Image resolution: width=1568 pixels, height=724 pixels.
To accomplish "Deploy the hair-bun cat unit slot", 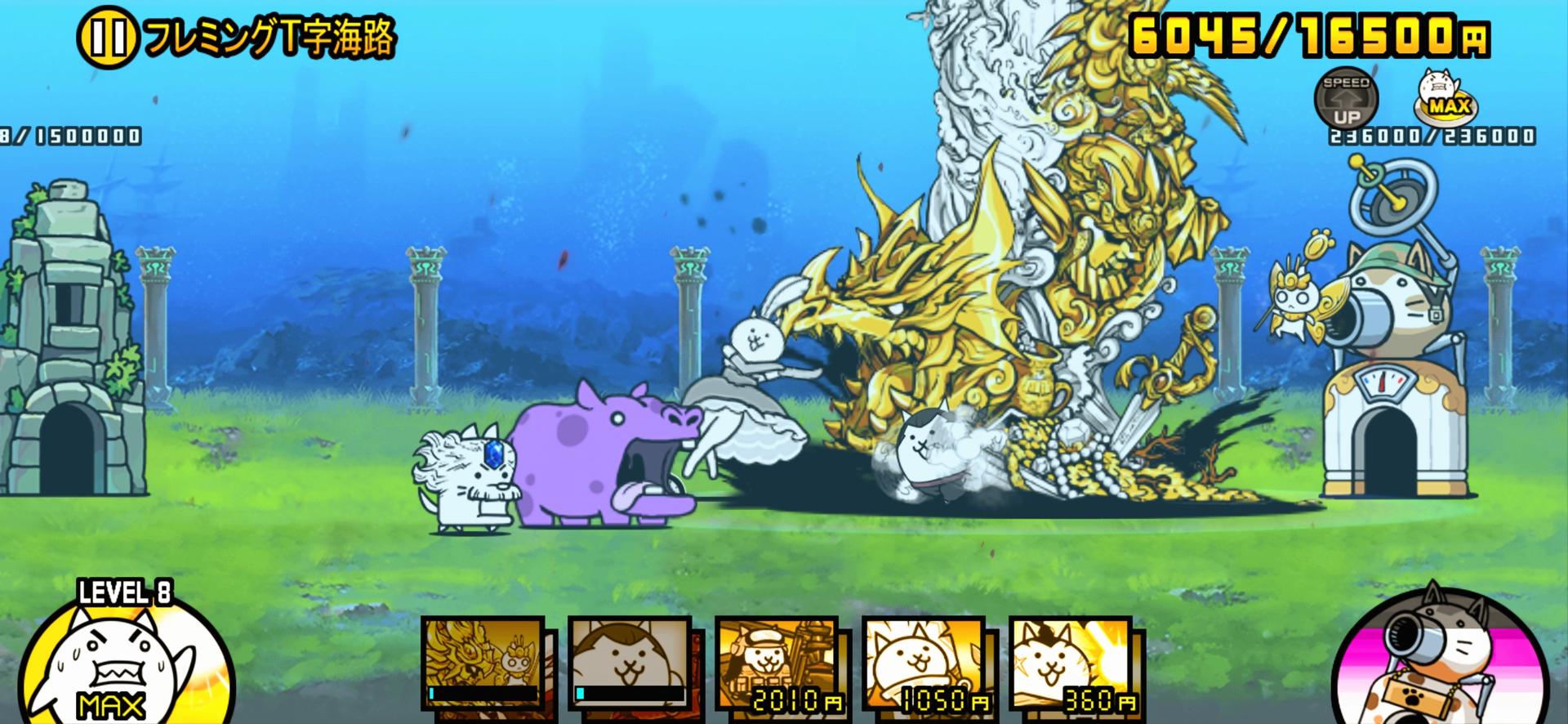I will point(629,664).
